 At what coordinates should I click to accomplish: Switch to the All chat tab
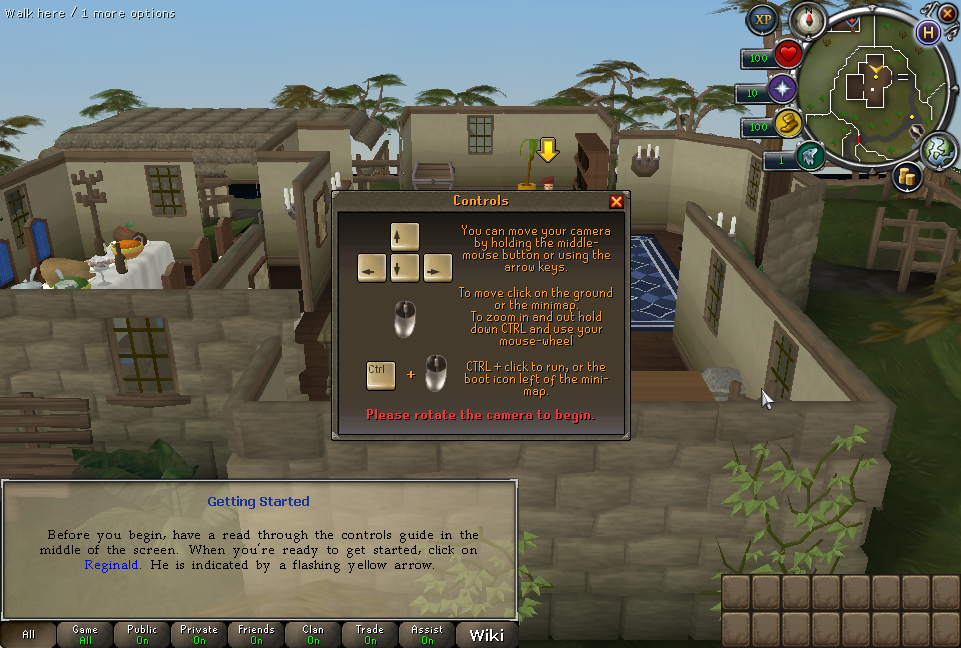pyautogui.click(x=28, y=635)
